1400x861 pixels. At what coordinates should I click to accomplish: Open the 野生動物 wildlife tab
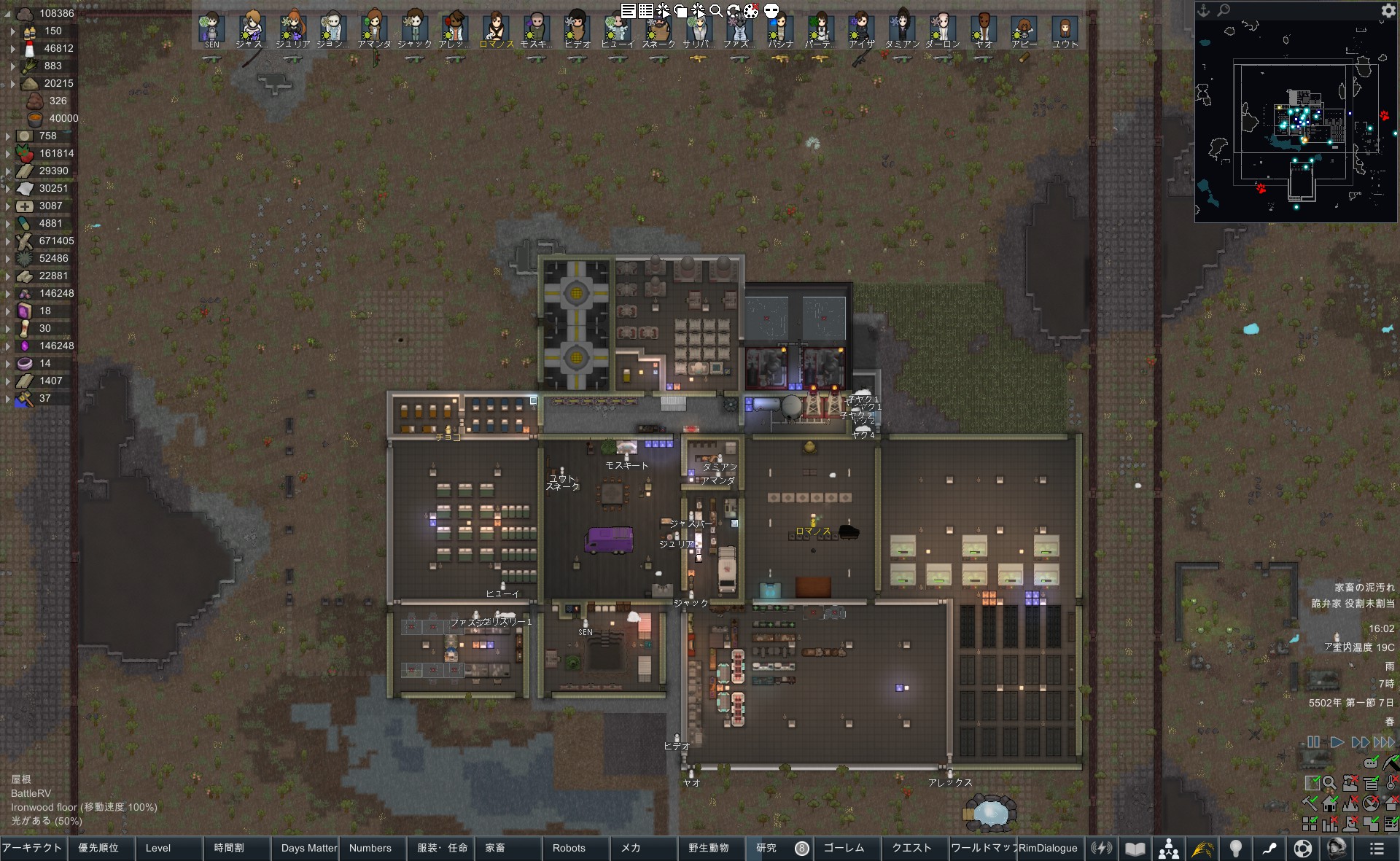(709, 848)
